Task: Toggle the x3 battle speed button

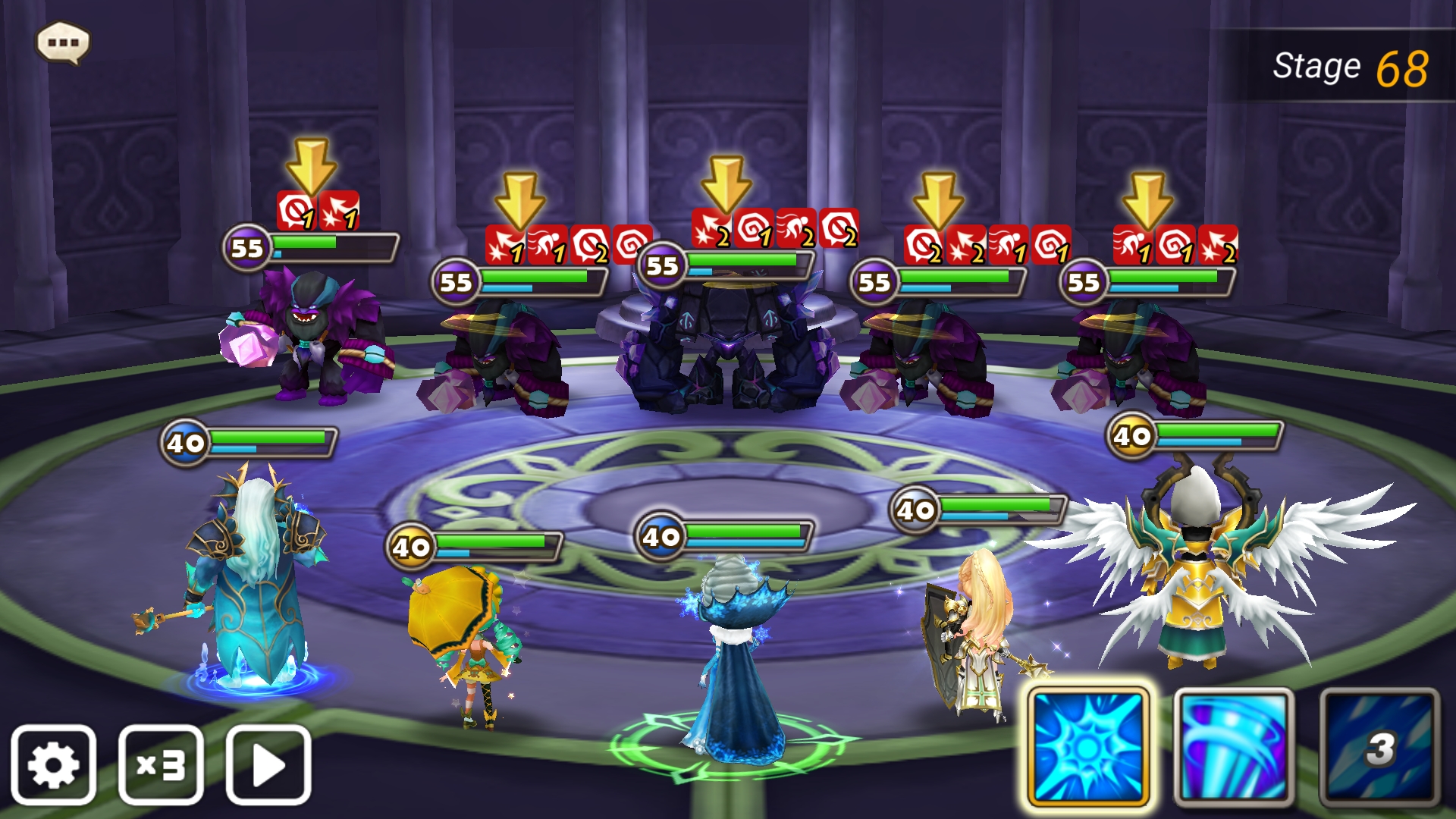Action: (x=161, y=765)
